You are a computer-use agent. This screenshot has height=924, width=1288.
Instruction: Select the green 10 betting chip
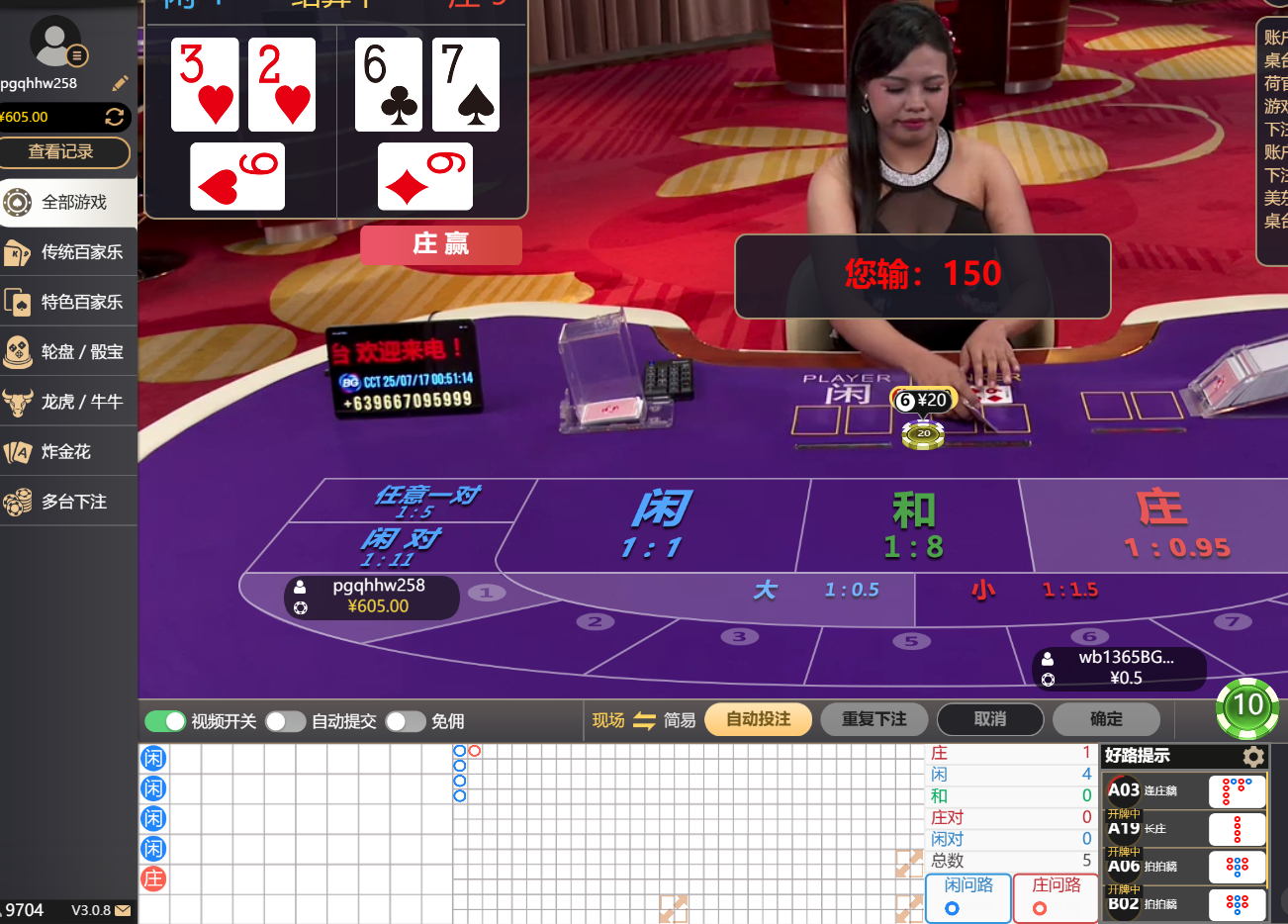(1246, 706)
